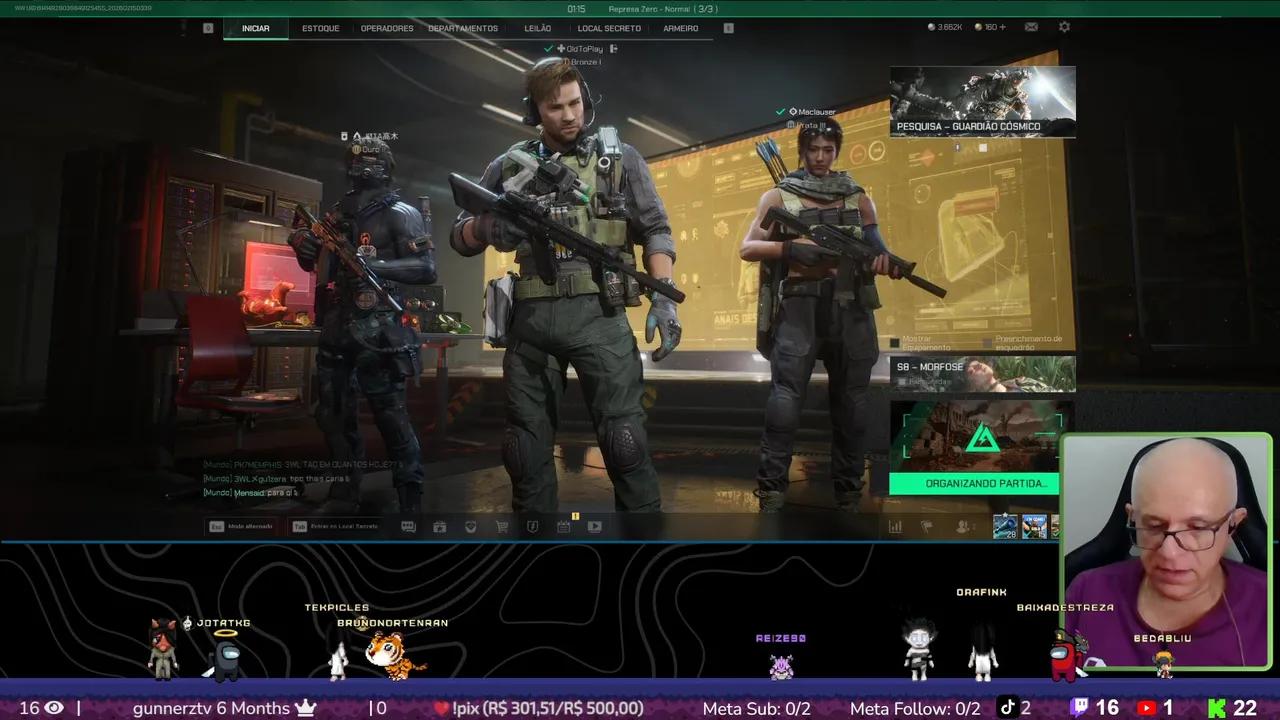Image resolution: width=1280 pixels, height=720 pixels.
Task: Open the calendar events icon with notification
Action: 562,526
